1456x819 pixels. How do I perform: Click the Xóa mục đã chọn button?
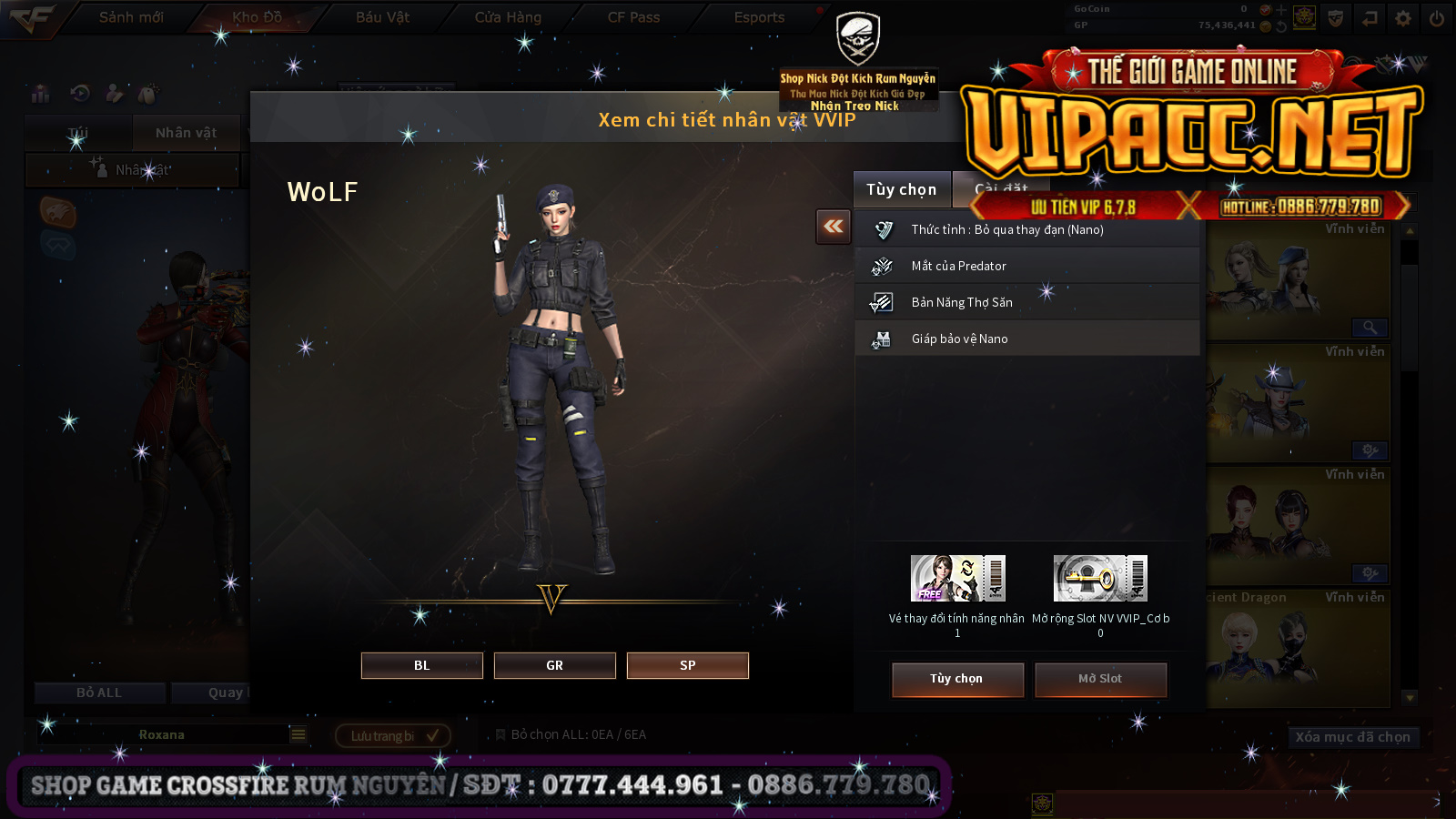click(1352, 737)
